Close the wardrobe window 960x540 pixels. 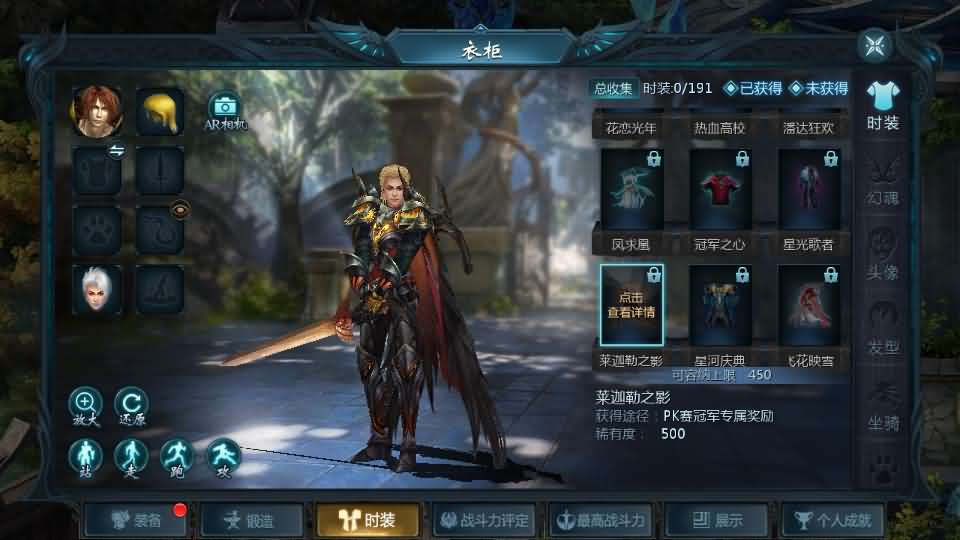(x=875, y=46)
